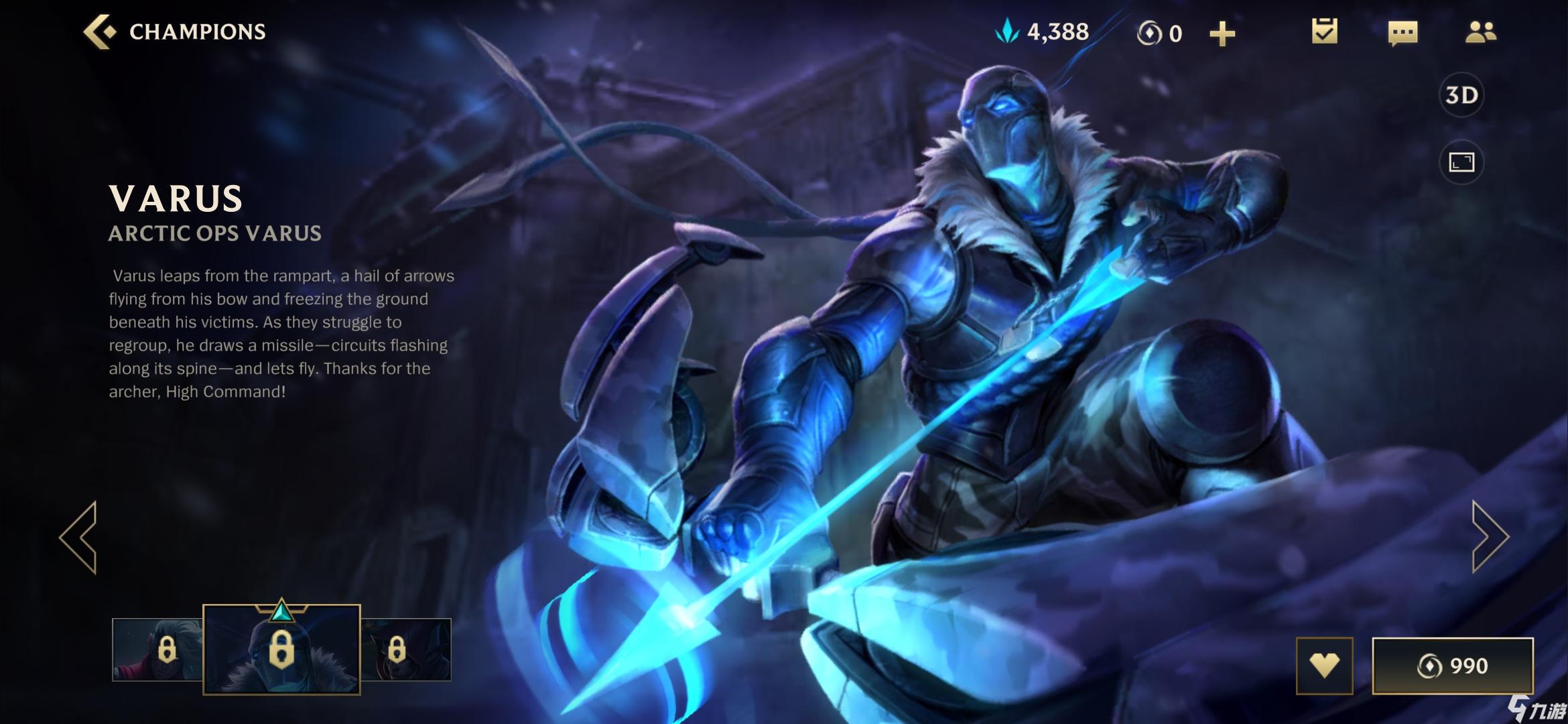
Task: Select the locked skin thumbnail on the right
Action: tap(406, 650)
